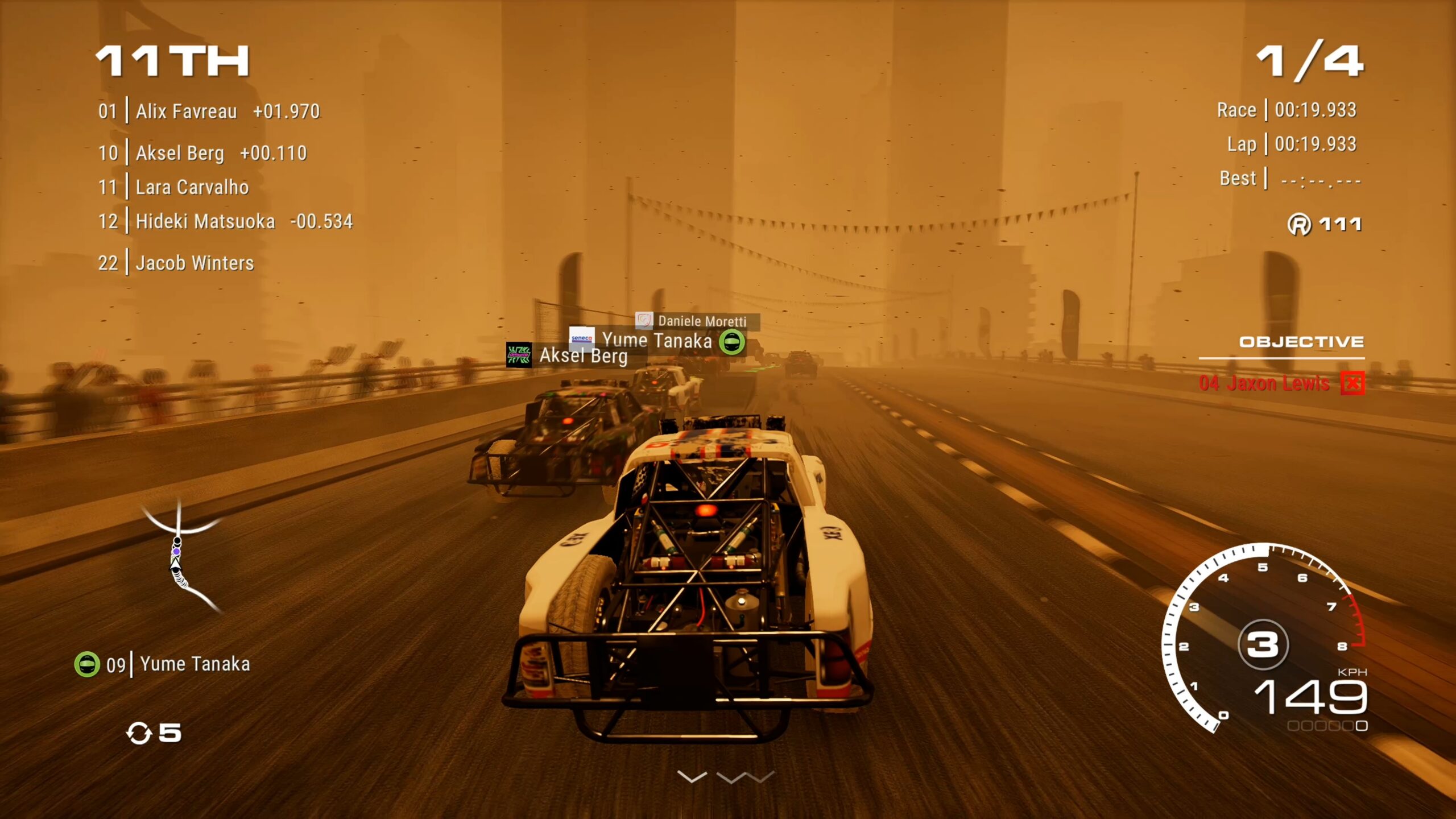This screenshot has height=819, width=1456.
Task: Click the flashback rewind icon
Action: pos(139,733)
